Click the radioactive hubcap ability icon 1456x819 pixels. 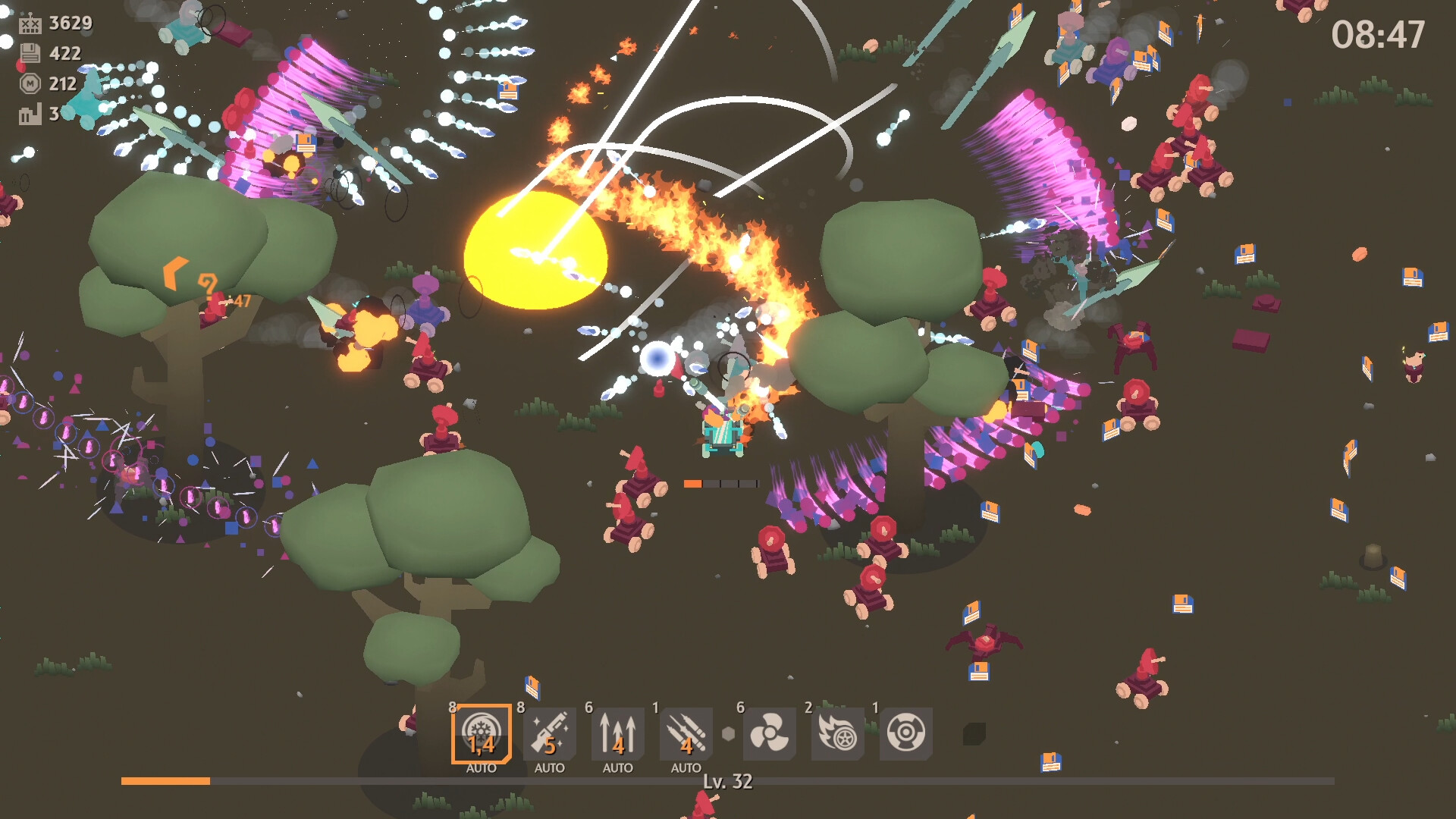(905, 733)
